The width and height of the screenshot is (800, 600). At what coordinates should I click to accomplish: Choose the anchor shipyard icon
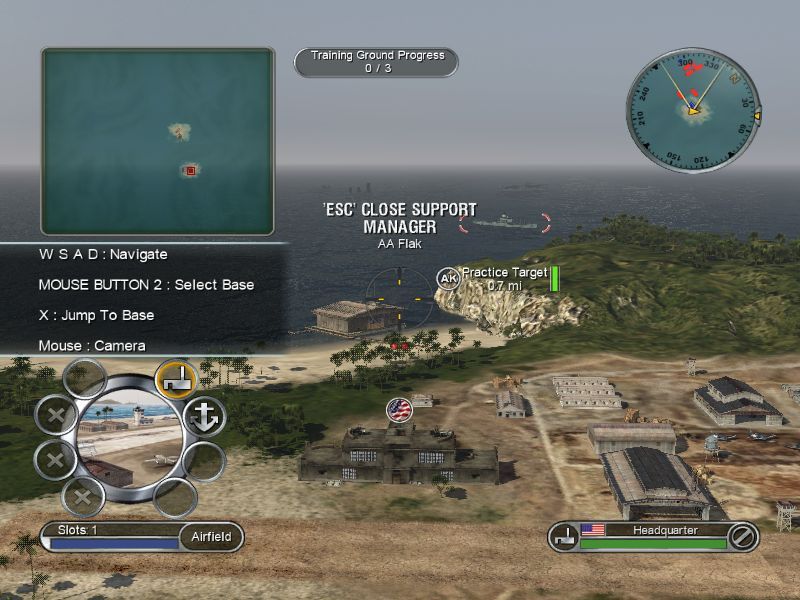click(206, 417)
